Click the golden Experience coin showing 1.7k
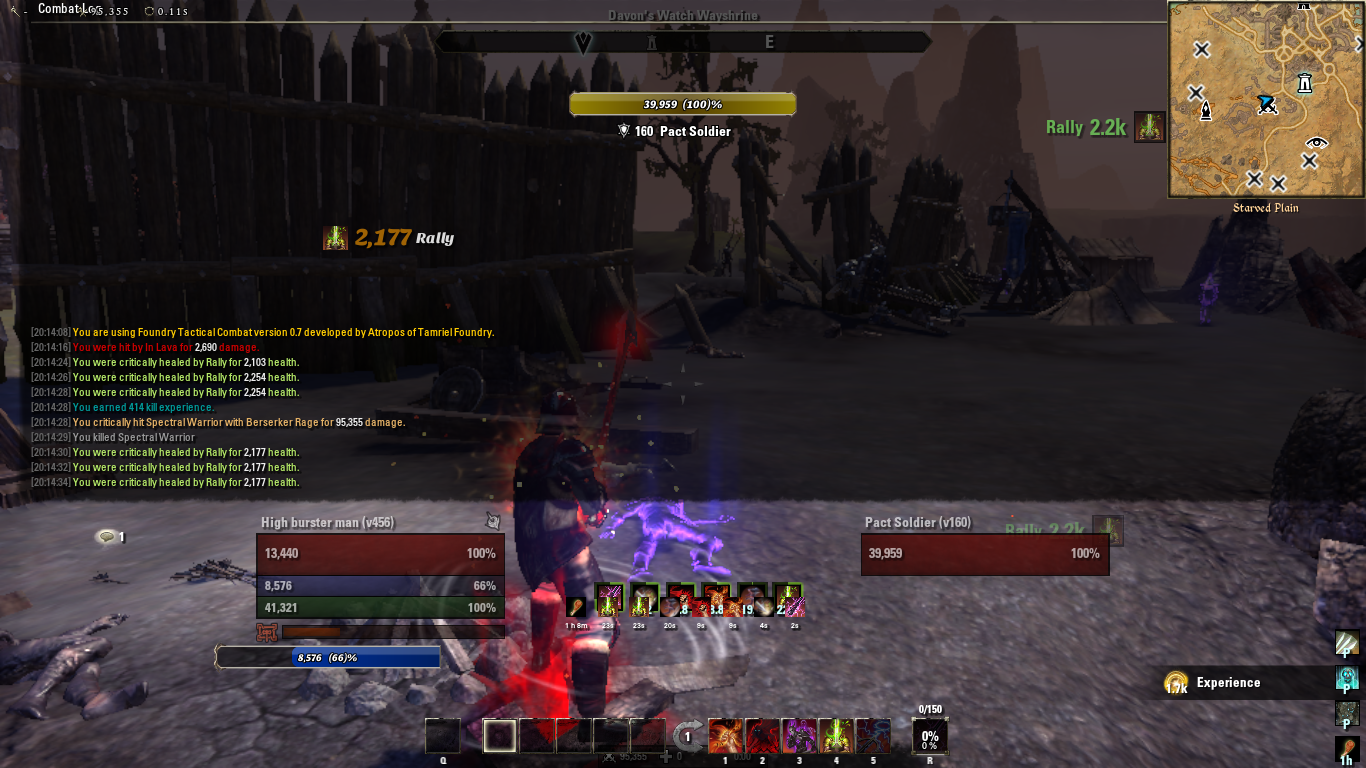This screenshot has height=768, width=1366. point(1178,682)
